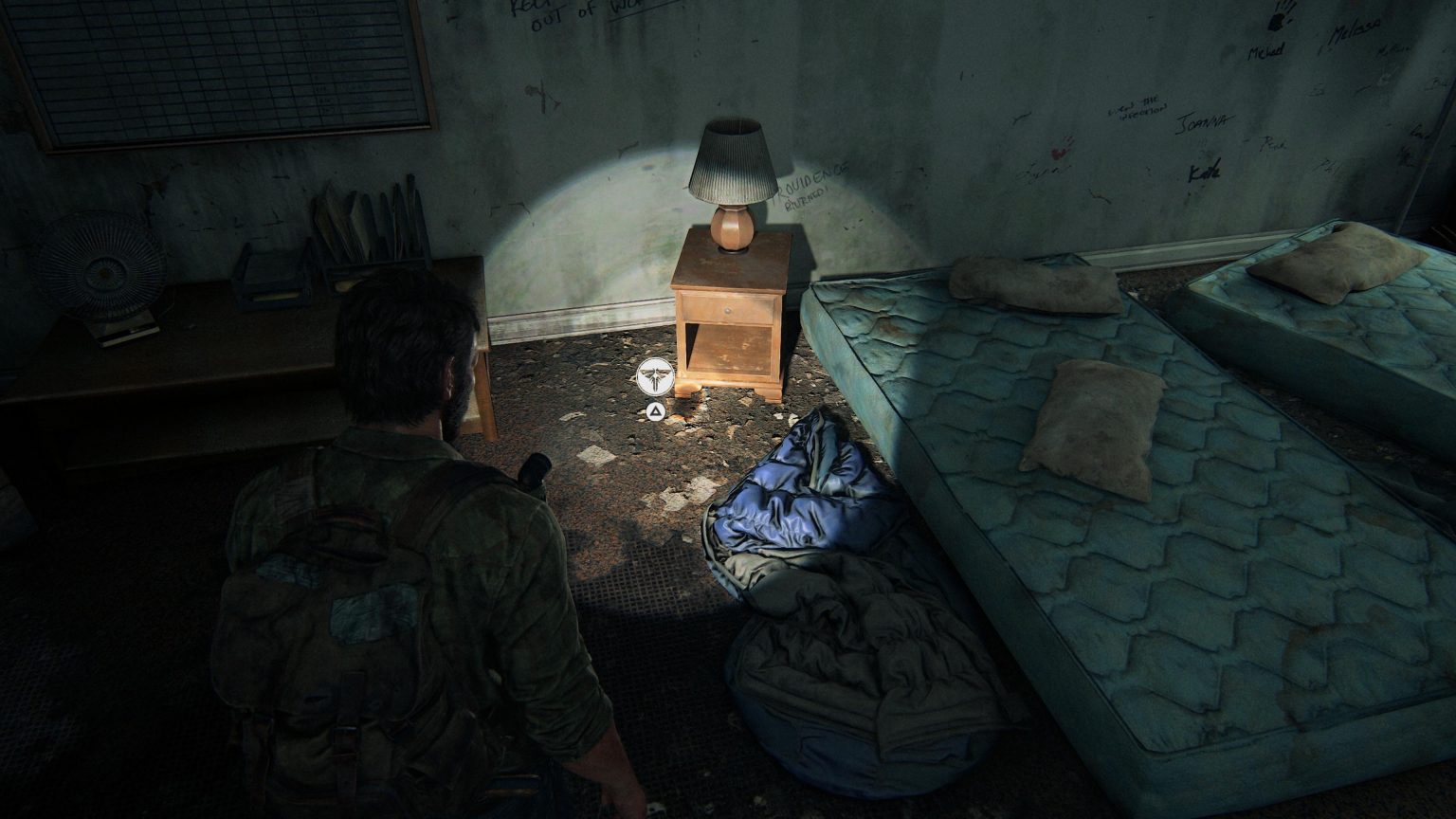
Task: Select the name Kate on the wall
Action: [1205, 171]
